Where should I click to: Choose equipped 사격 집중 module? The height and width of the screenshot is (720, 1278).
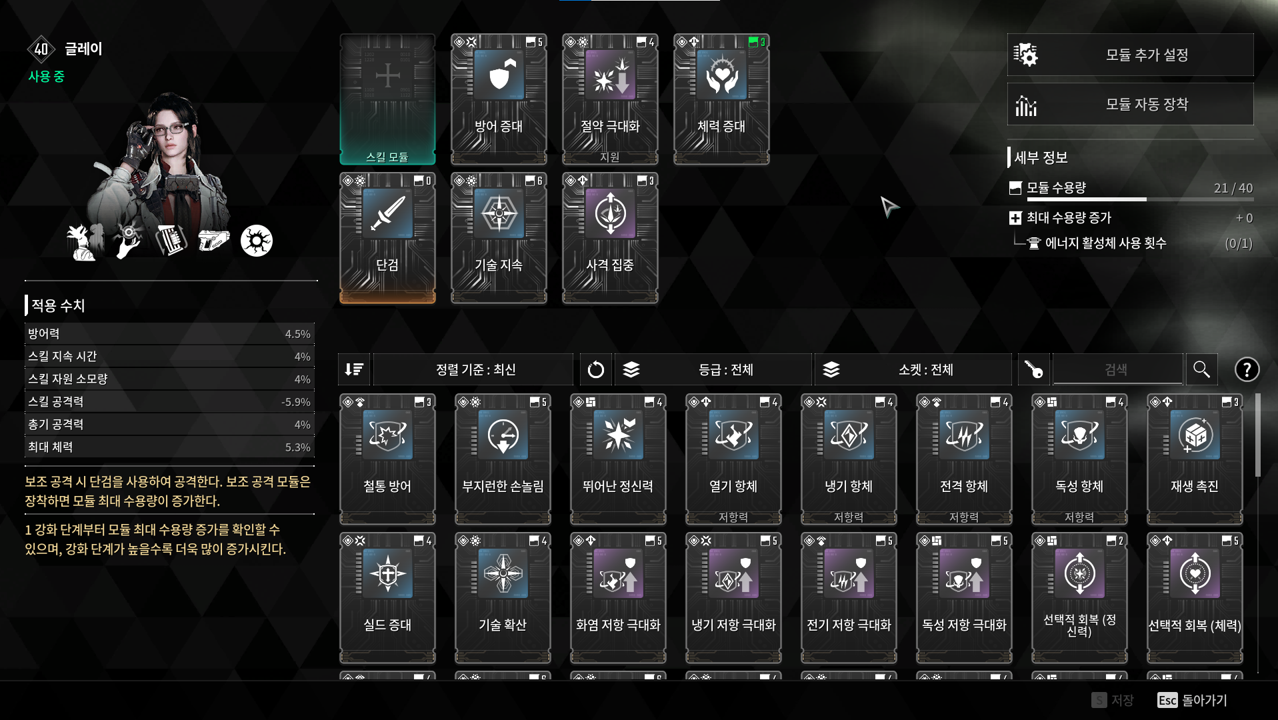click(610, 237)
